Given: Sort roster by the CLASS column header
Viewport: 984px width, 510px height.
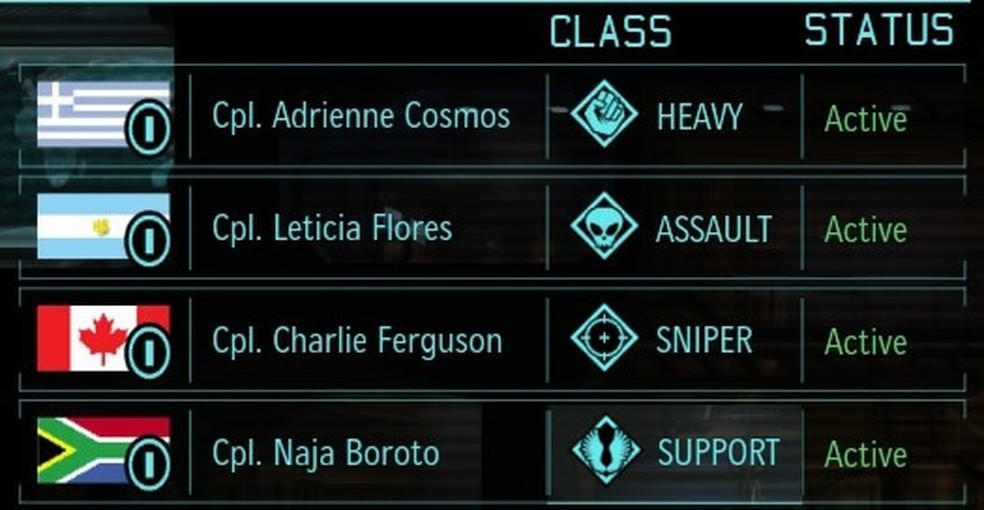Looking at the screenshot, I should coord(610,32).
